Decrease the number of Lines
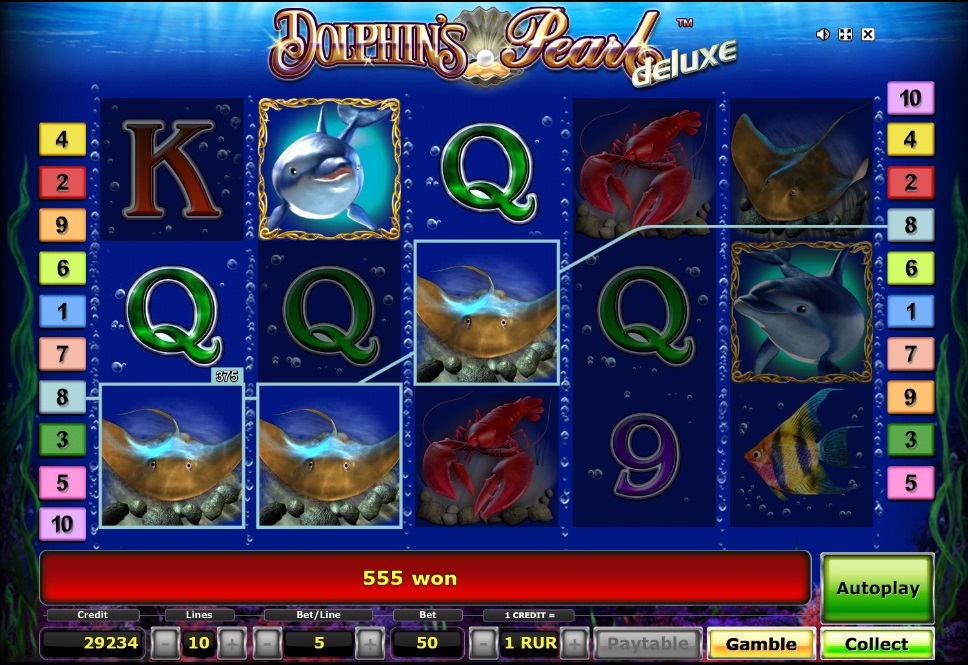 167,643
